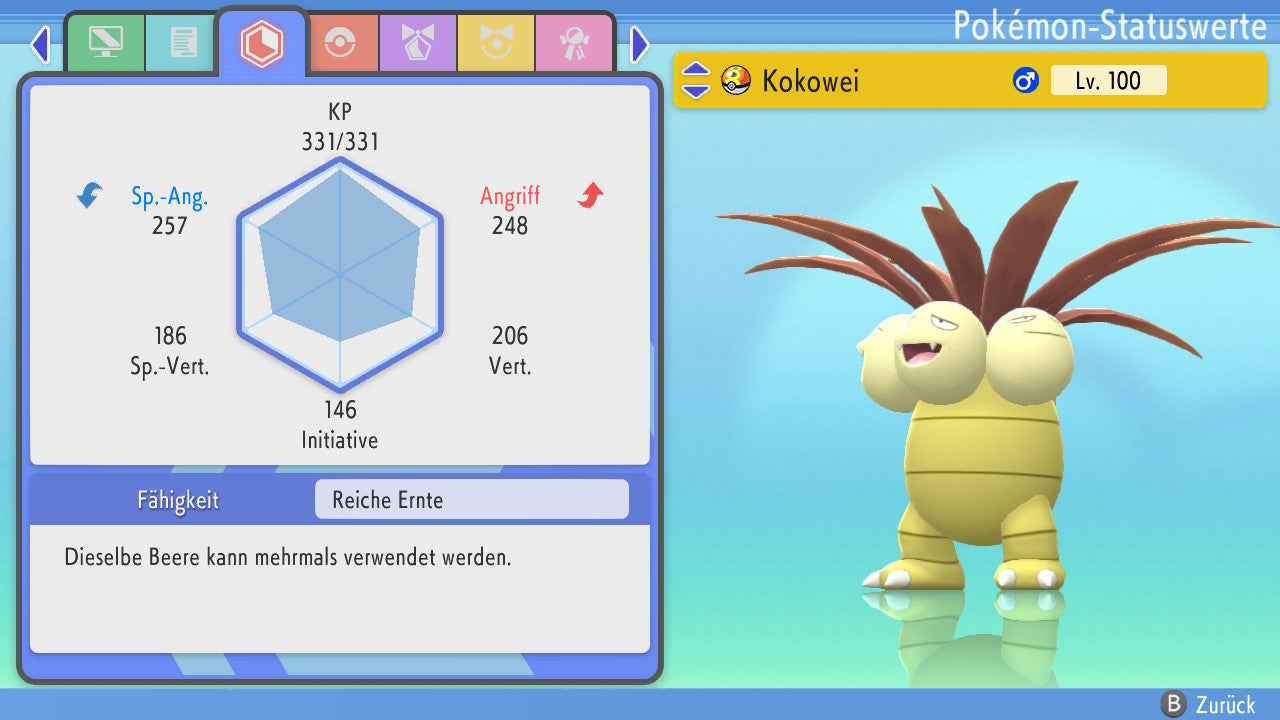This screenshot has height=720, width=1280.
Task: Switch to the red Poké Ball moves tab
Action: coord(340,43)
